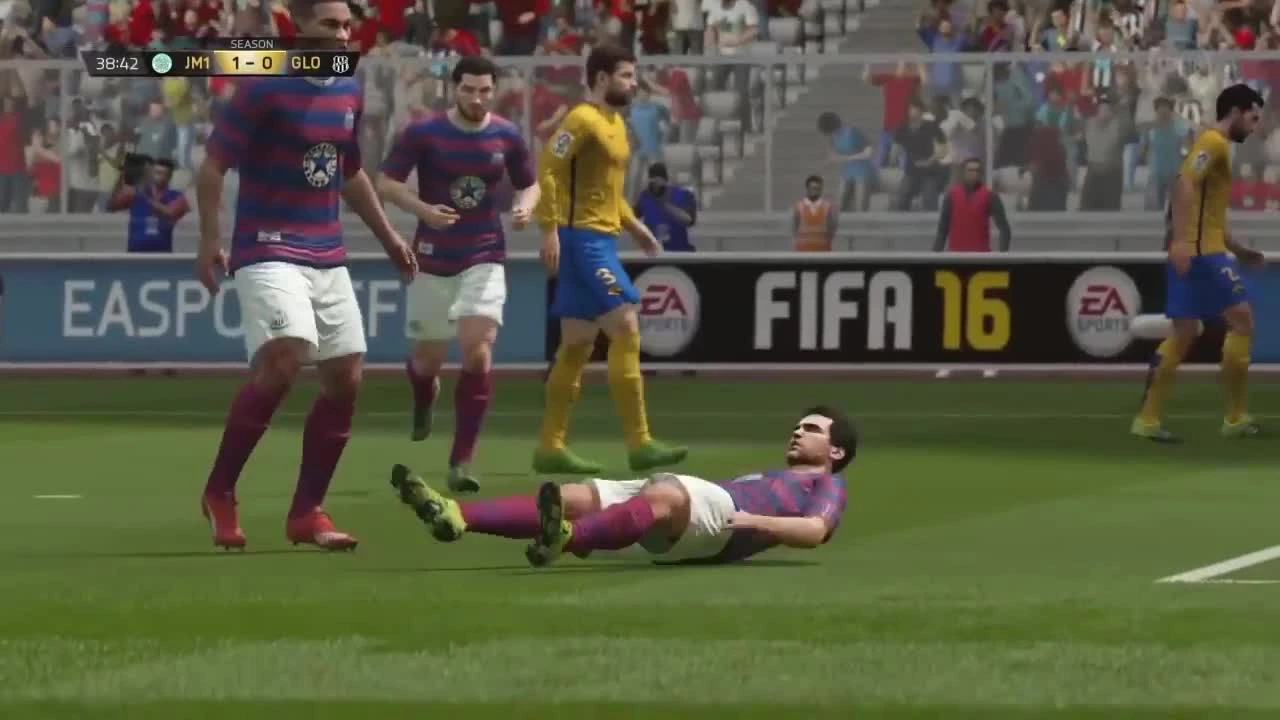Click the green Celtic-style club emblem in the scoreboard
1280x720 pixels.
(163, 62)
